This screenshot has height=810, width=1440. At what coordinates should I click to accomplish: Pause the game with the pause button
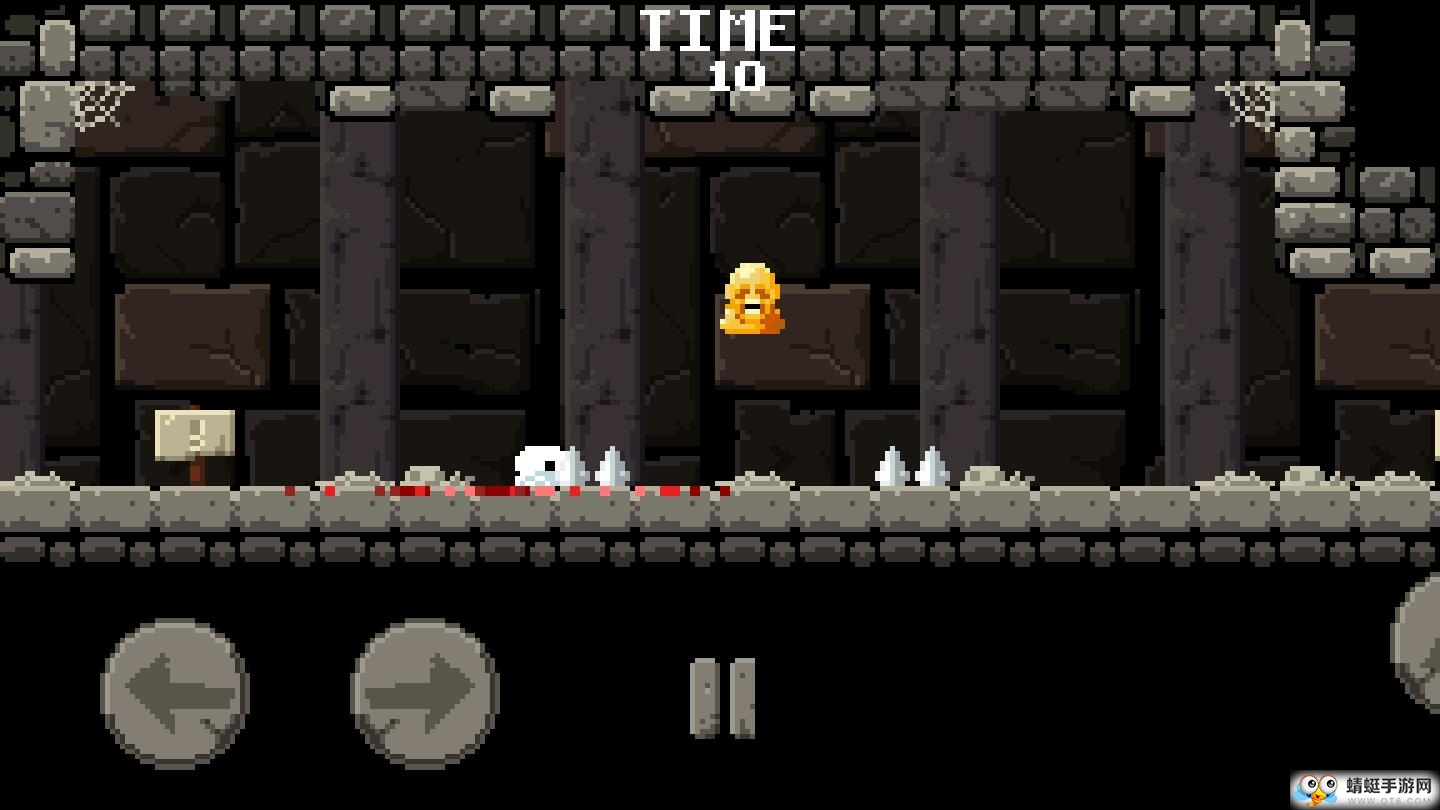723,698
